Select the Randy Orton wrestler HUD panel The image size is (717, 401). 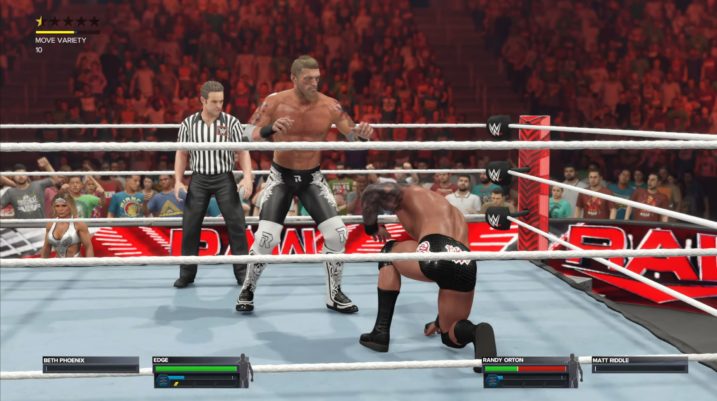coord(527,371)
